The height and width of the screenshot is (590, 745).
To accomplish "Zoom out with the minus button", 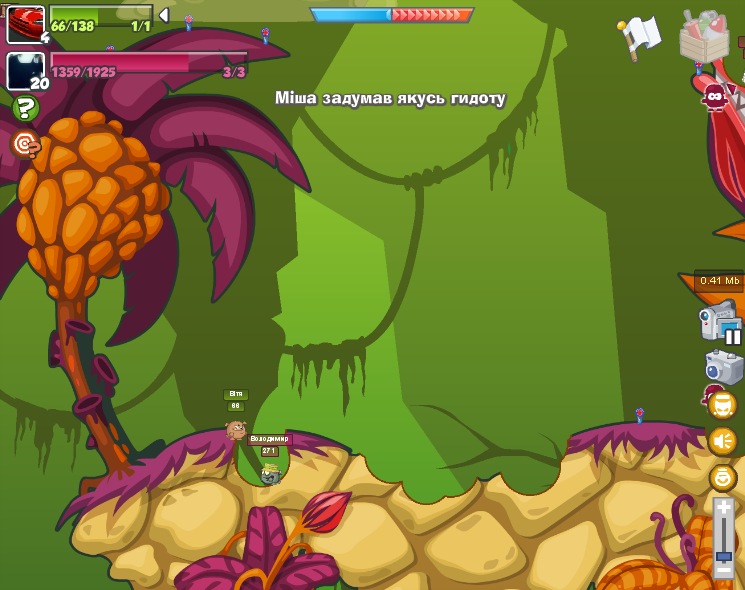I will 724,571.
